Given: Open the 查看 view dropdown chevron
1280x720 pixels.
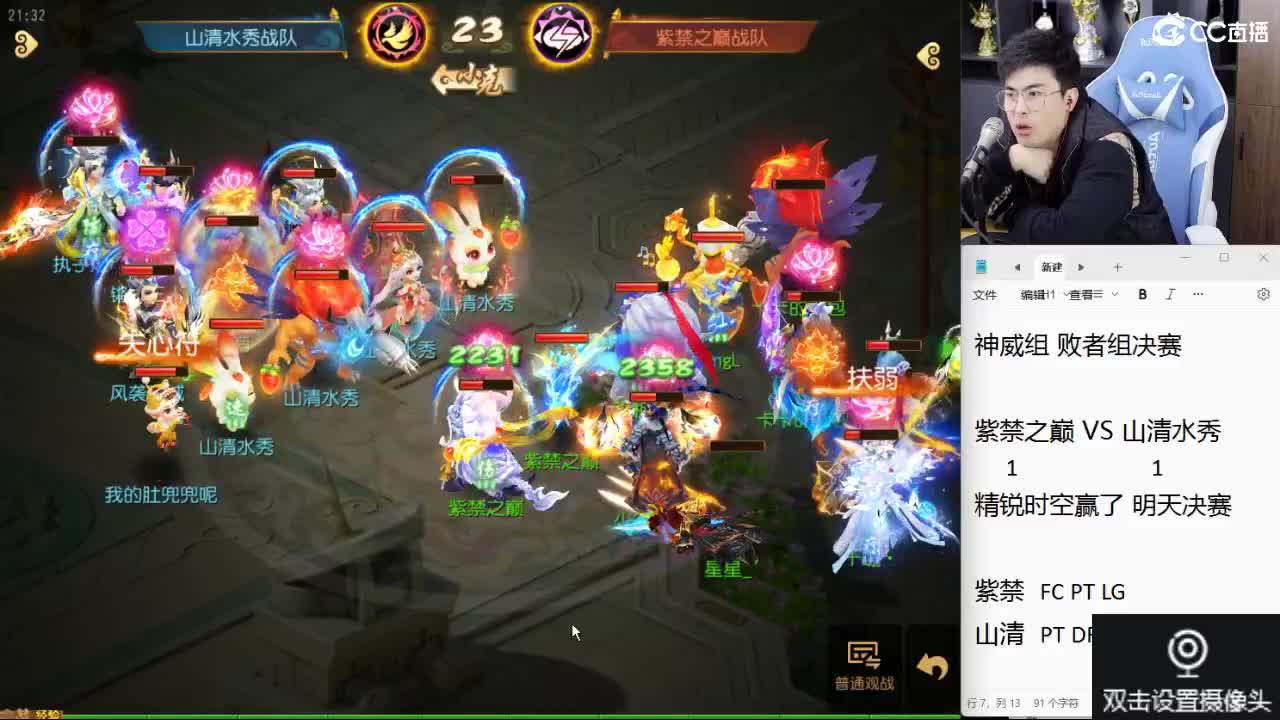Looking at the screenshot, I should point(1115,295).
